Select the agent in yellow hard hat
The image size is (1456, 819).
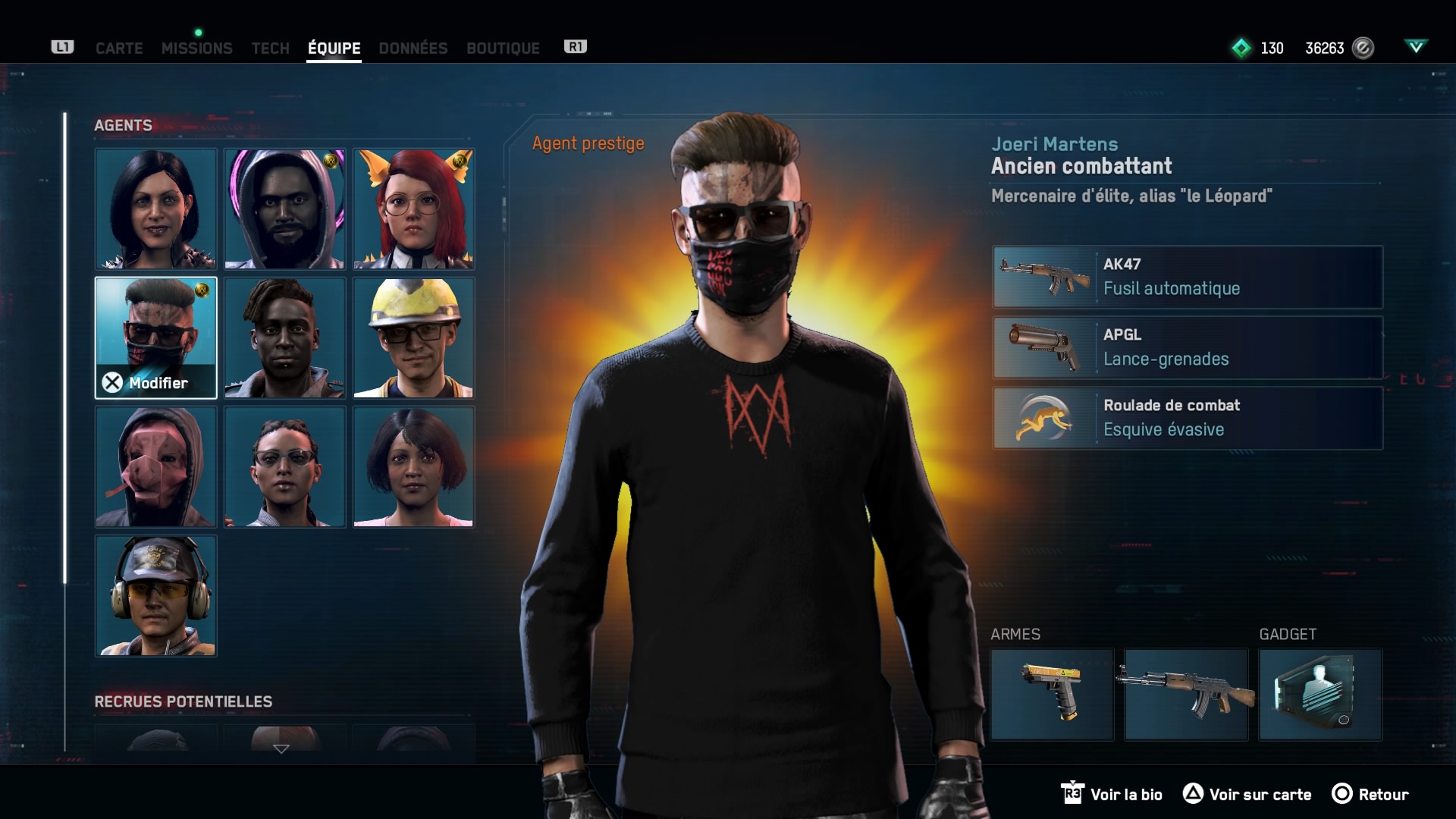point(413,337)
